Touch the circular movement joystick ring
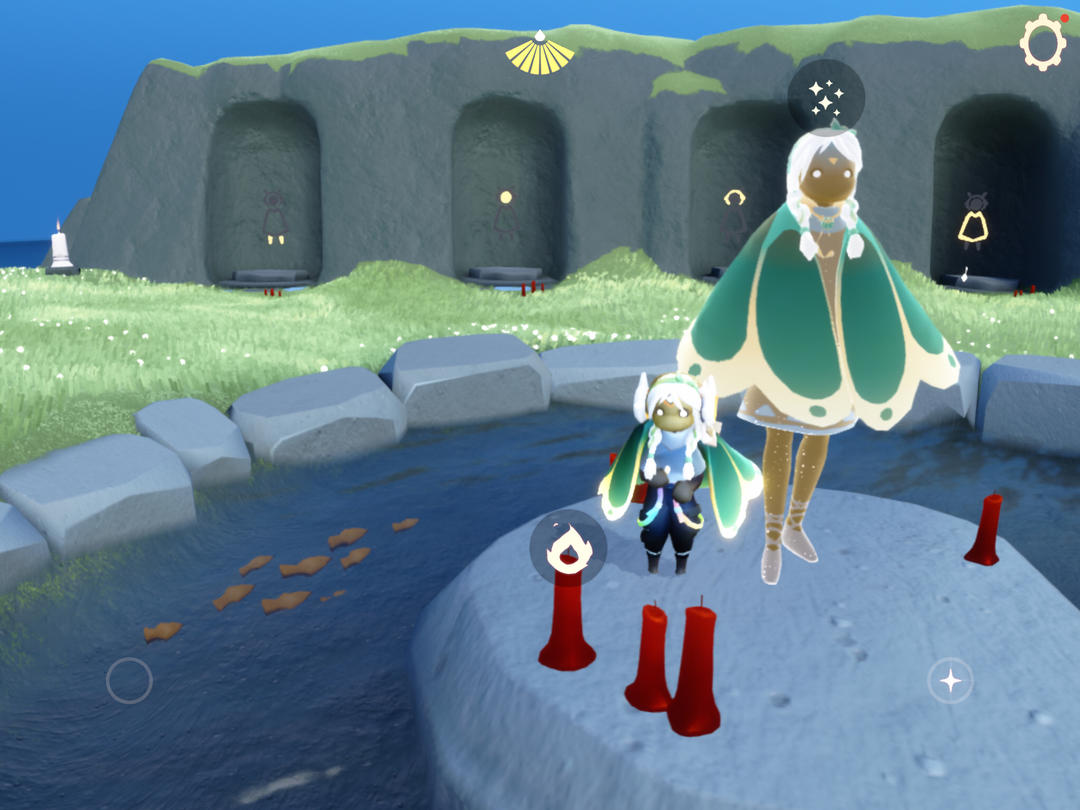The image size is (1080, 810). coord(129,681)
